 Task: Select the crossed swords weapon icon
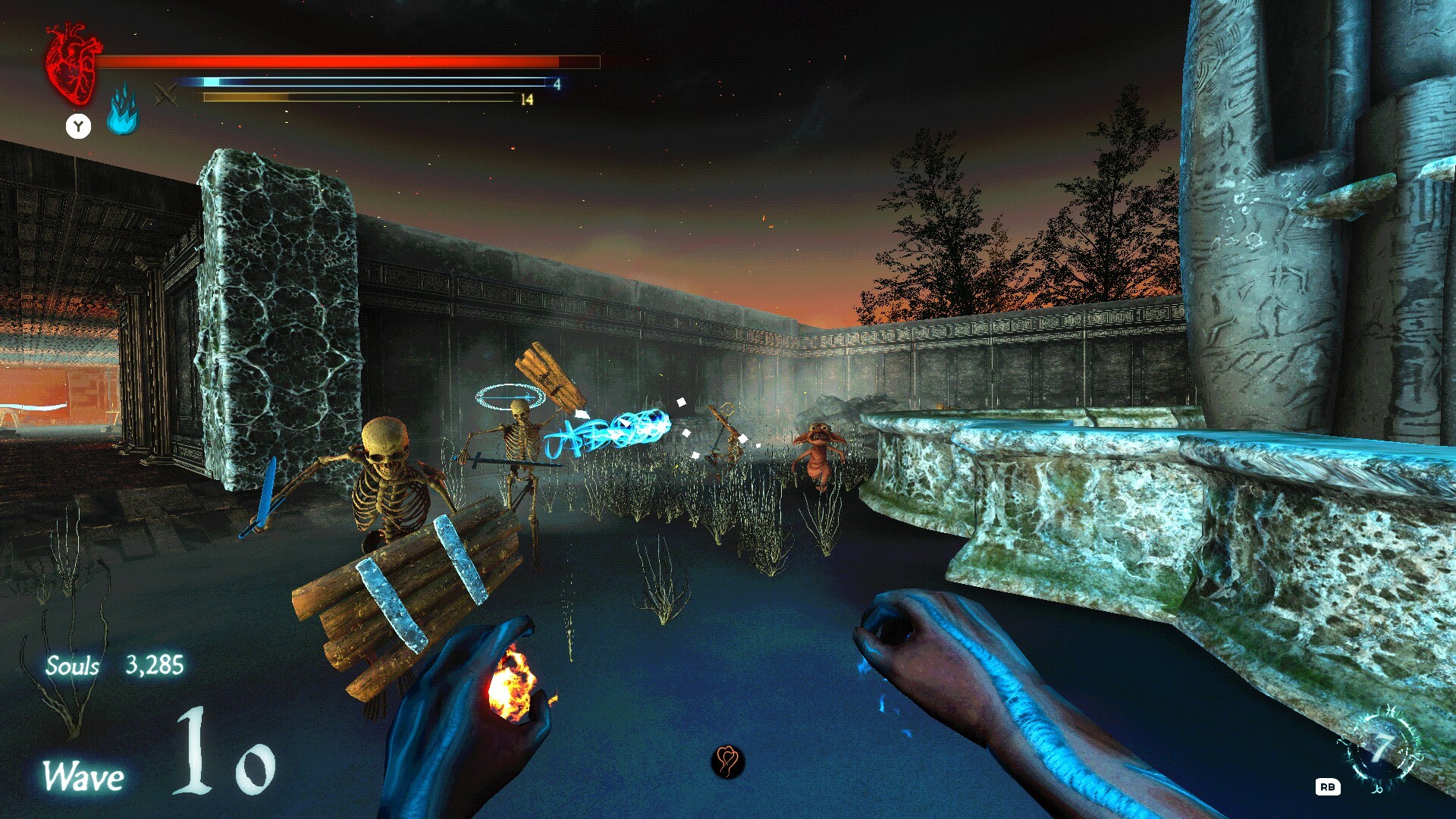click(x=166, y=96)
